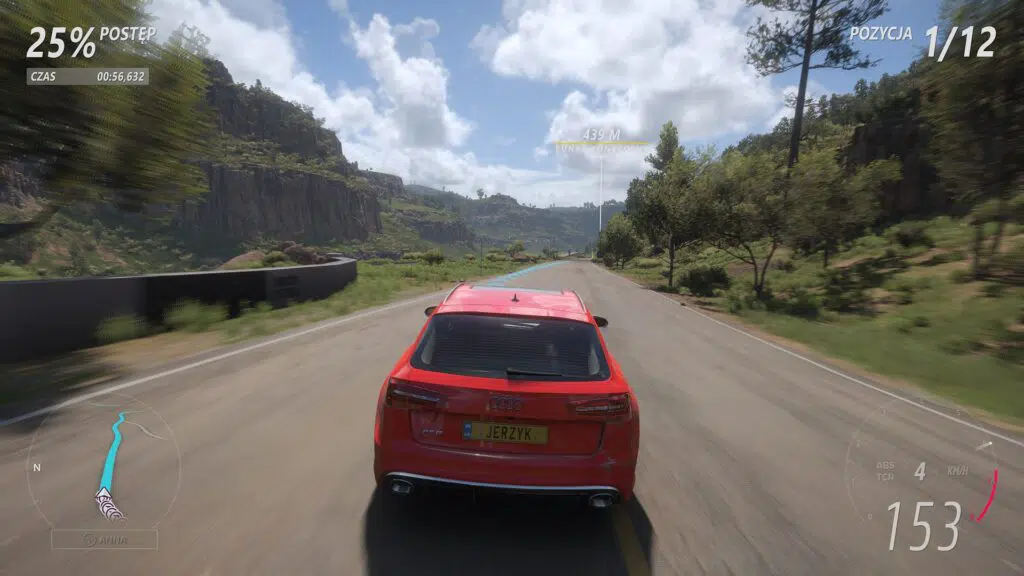Select the 439 M checkpoint marker
The image size is (1024, 576).
tap(601, 135)
